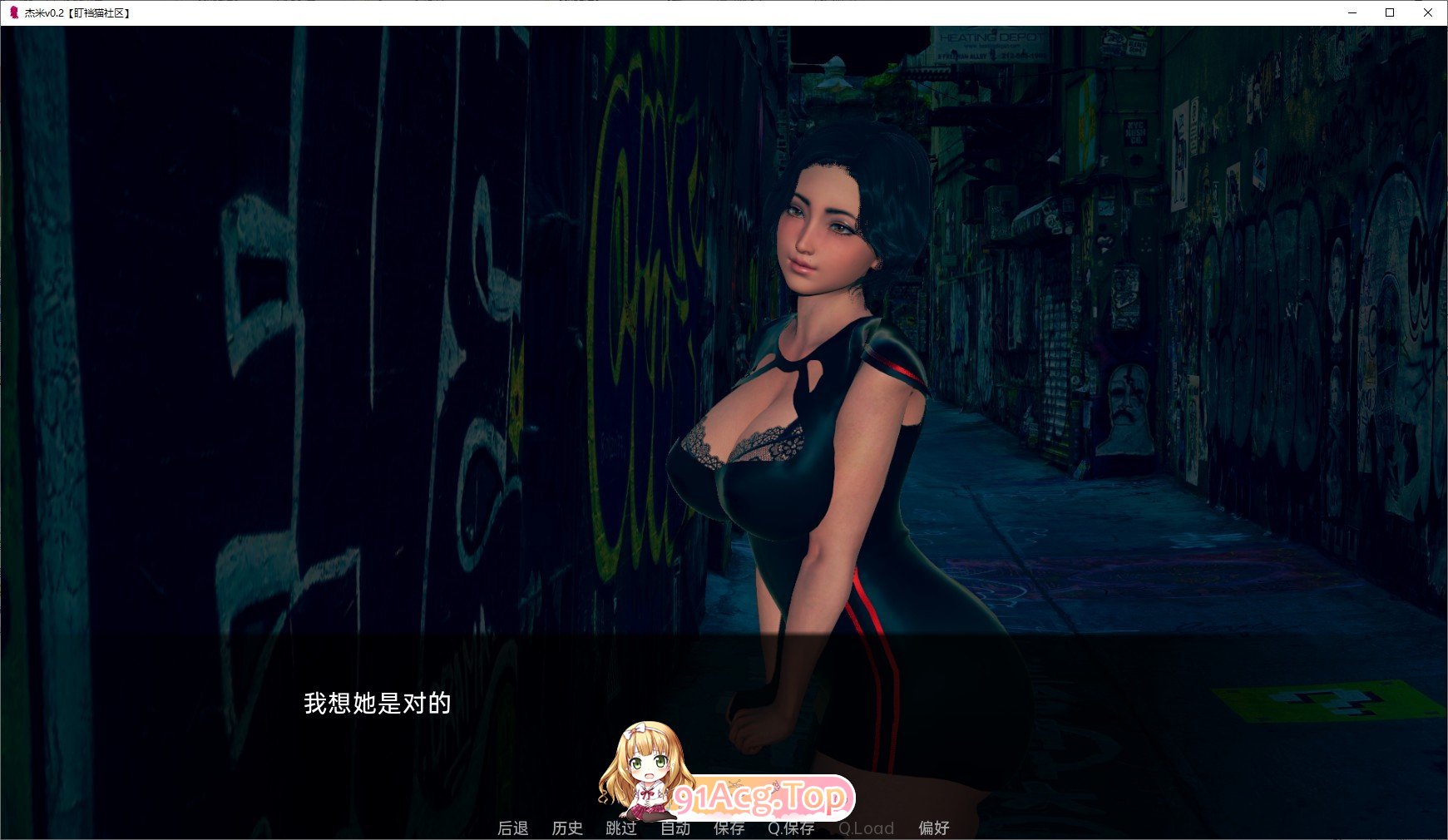Select the grayed-out Q.Load option
Screen dimensions: 1448x840
coord(866,828)
